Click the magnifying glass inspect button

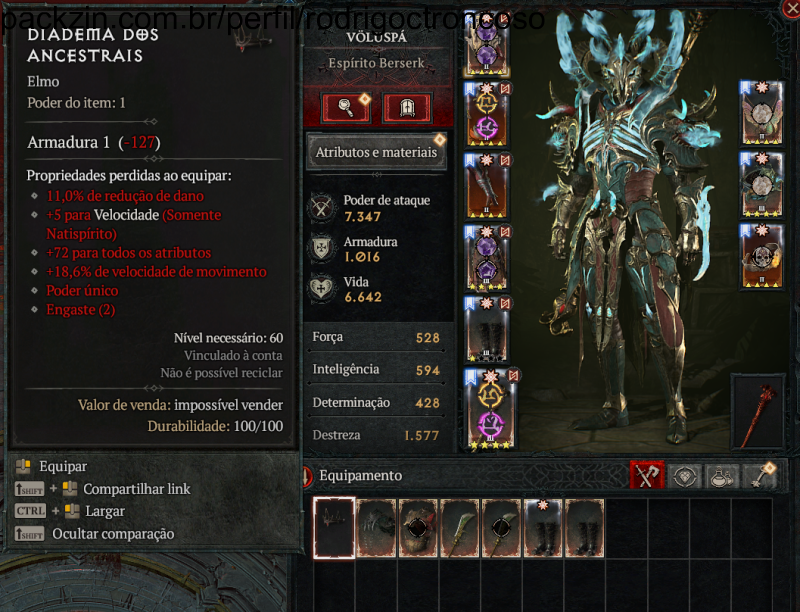[345, 107]
